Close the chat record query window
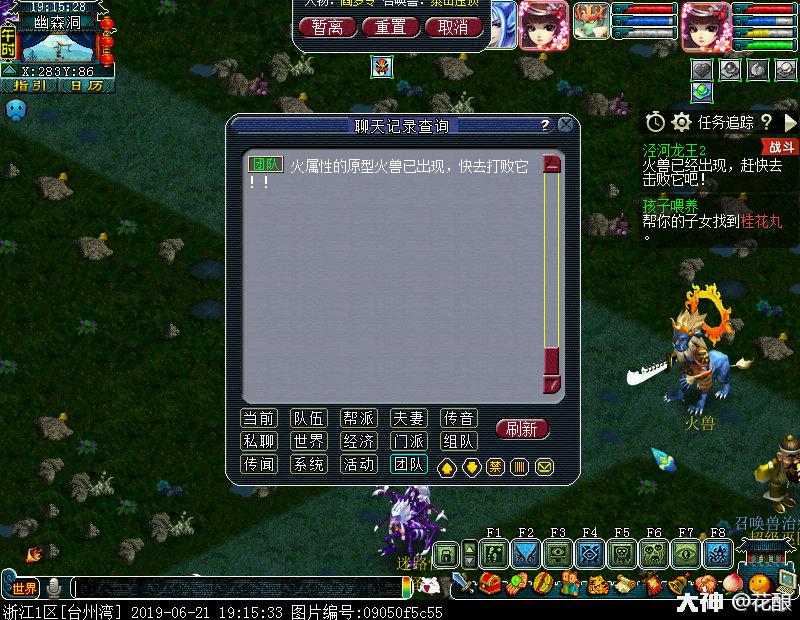 [x=566, y=125]
